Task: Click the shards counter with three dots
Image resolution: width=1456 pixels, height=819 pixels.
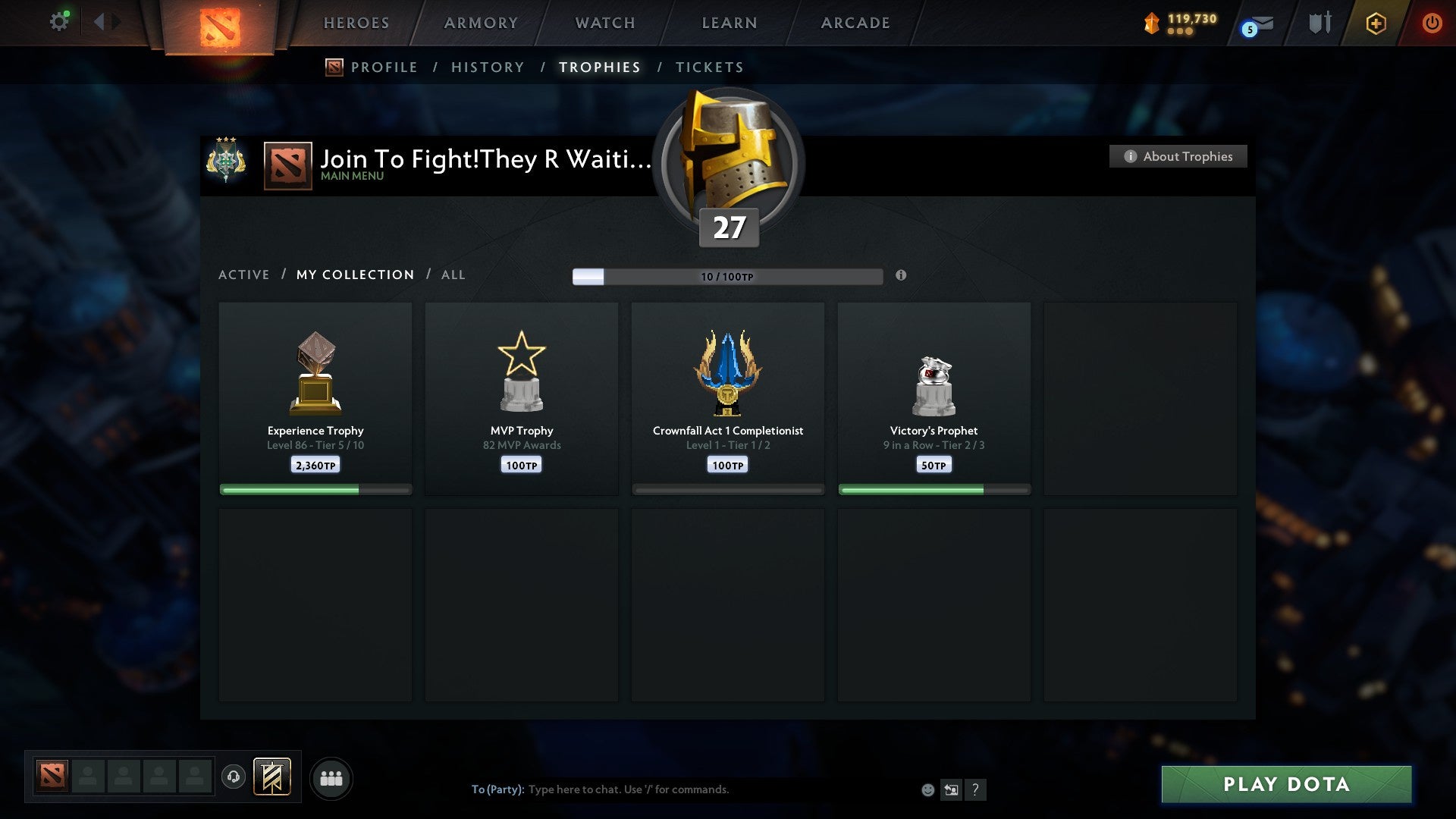Action: click(x=1180, y=23)
